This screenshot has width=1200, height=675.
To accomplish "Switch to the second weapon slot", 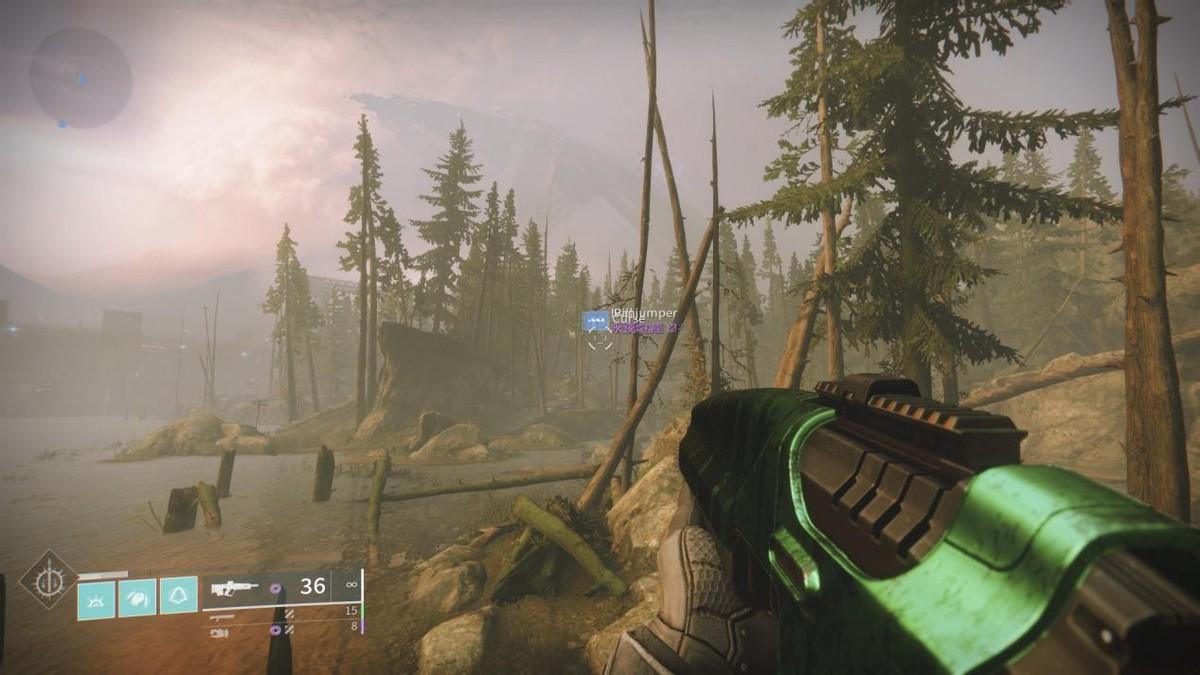I will click(x=222, y=617).
